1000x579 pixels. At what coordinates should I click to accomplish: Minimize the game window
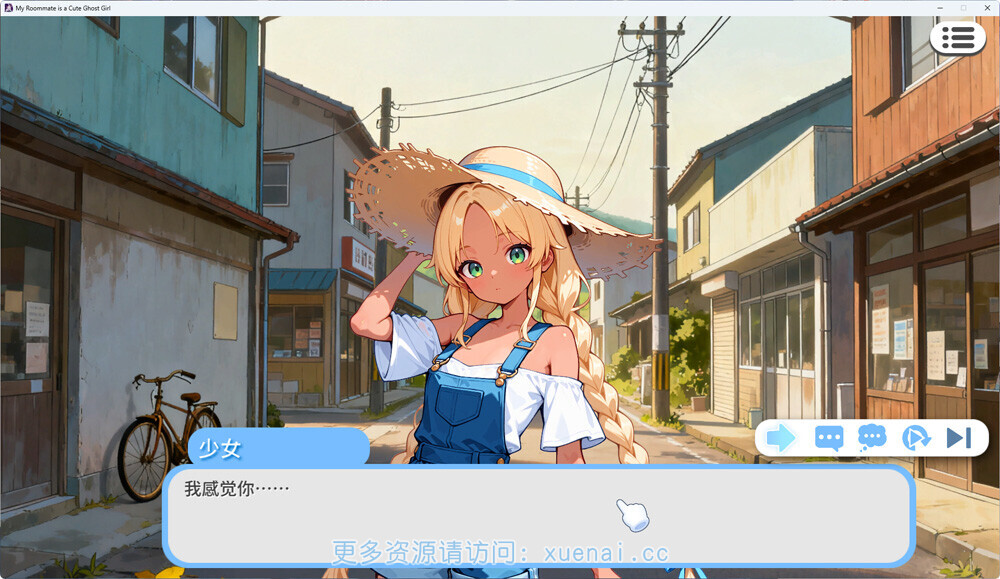click(940, 7)
